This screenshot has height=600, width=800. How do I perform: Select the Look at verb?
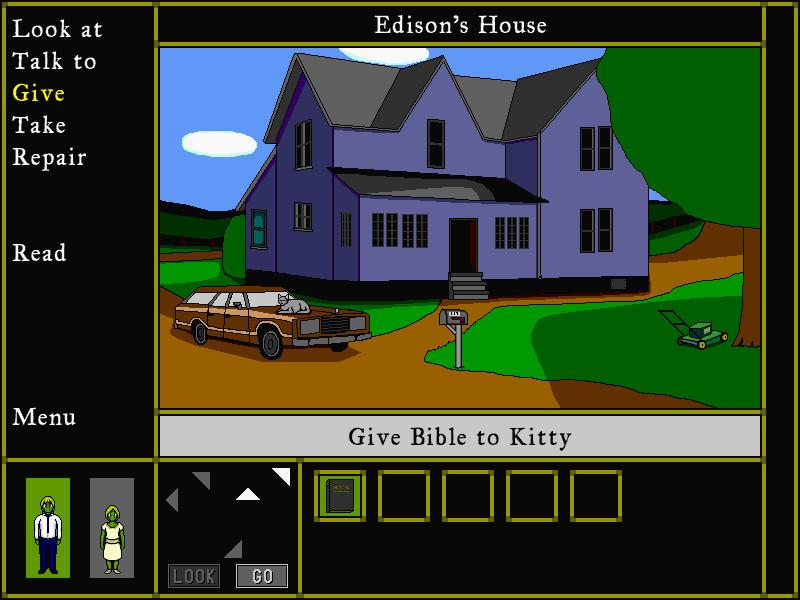pyautogui.click(x=57, y=29)
